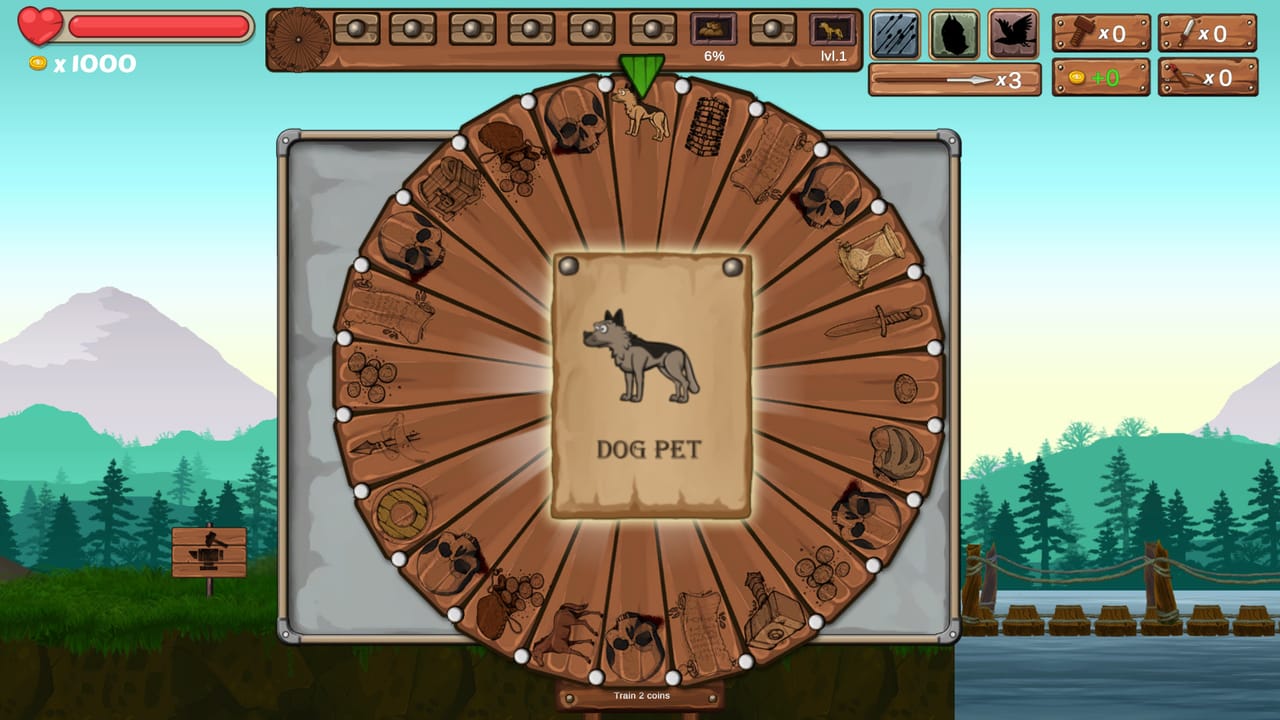The width and height of the screenshot is (1280, 720).
Task: Open the anvil signpost near the forest
Action: coord(207,553)
